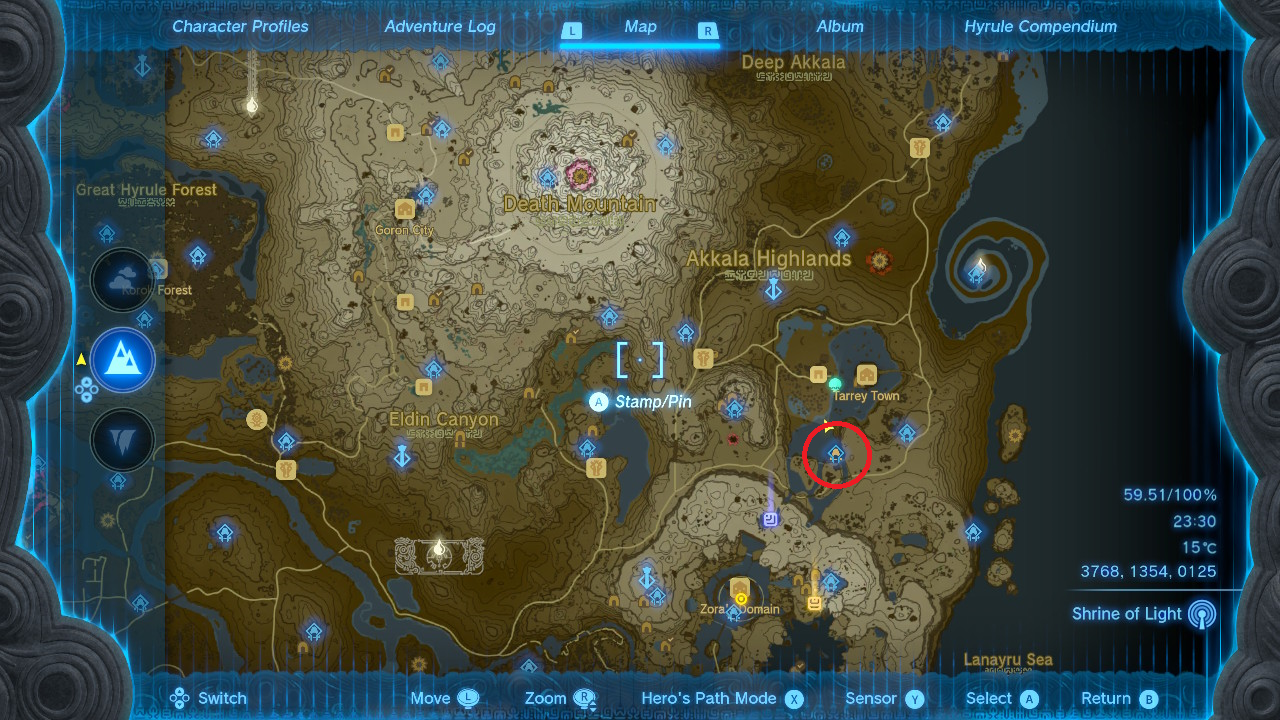Pick the Zora's Domain location icon

coord(740,587)
